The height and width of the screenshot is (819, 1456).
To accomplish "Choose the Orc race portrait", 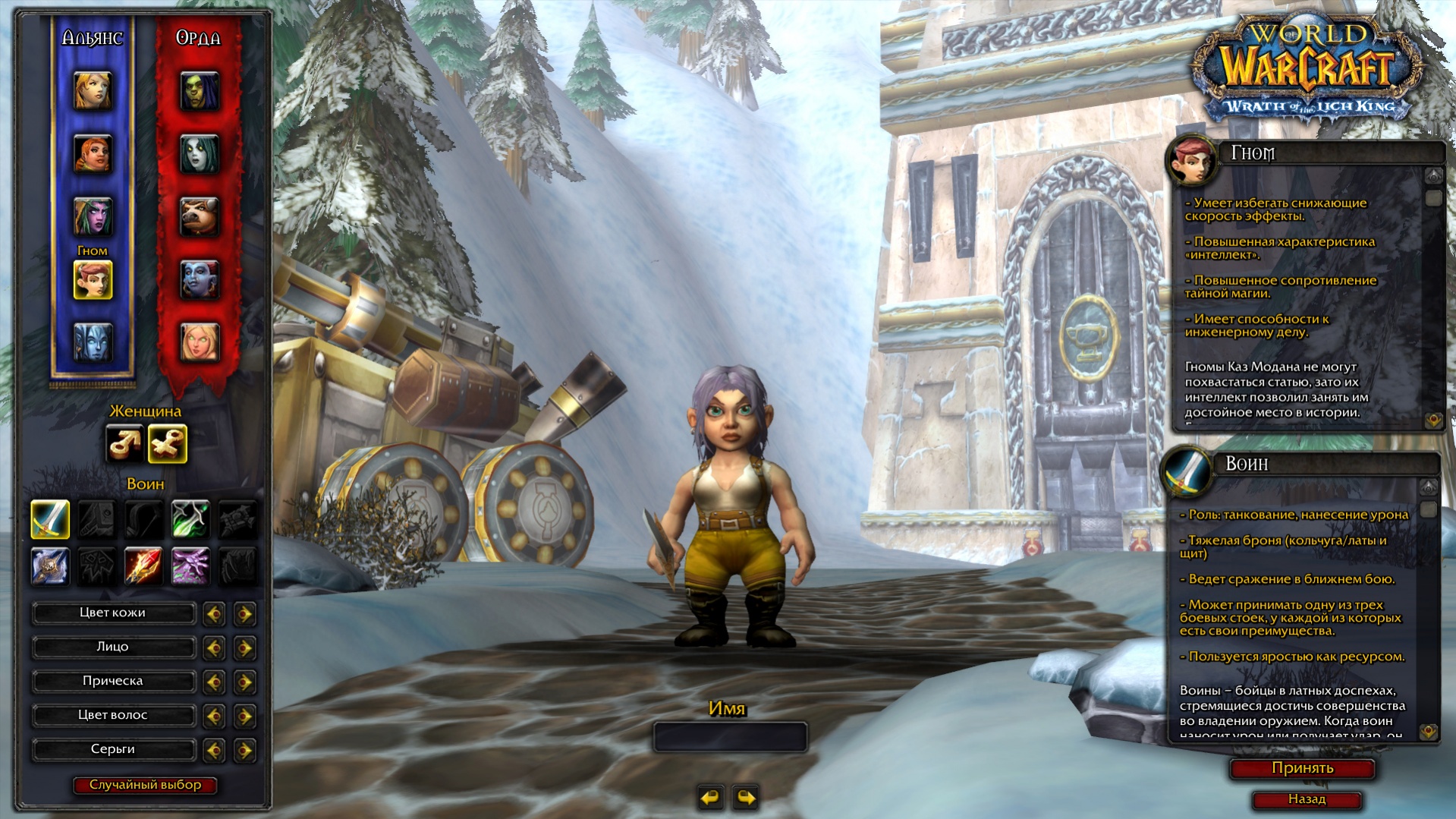I will [200, 91].
